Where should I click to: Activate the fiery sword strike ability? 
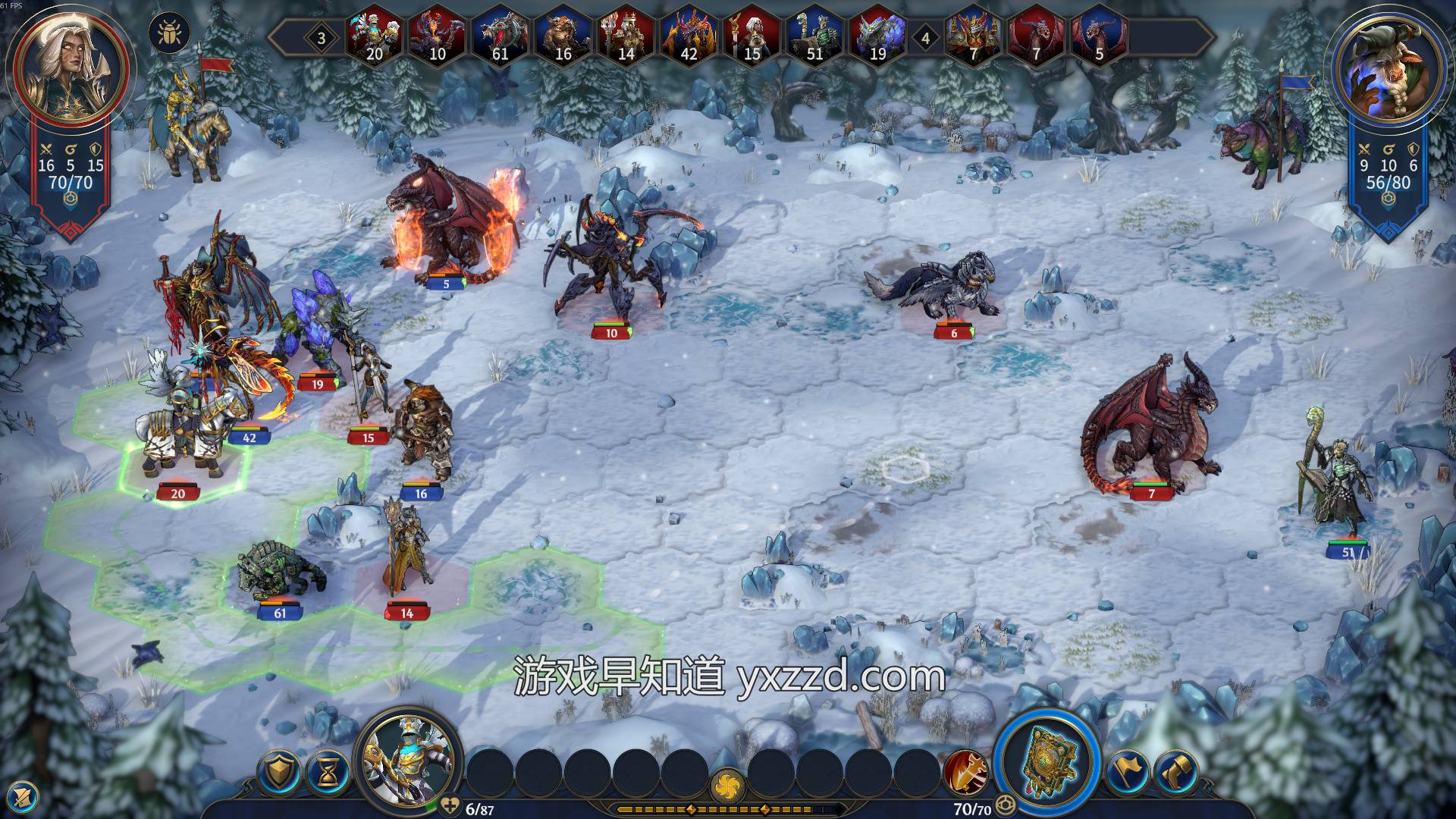[965, 773]
